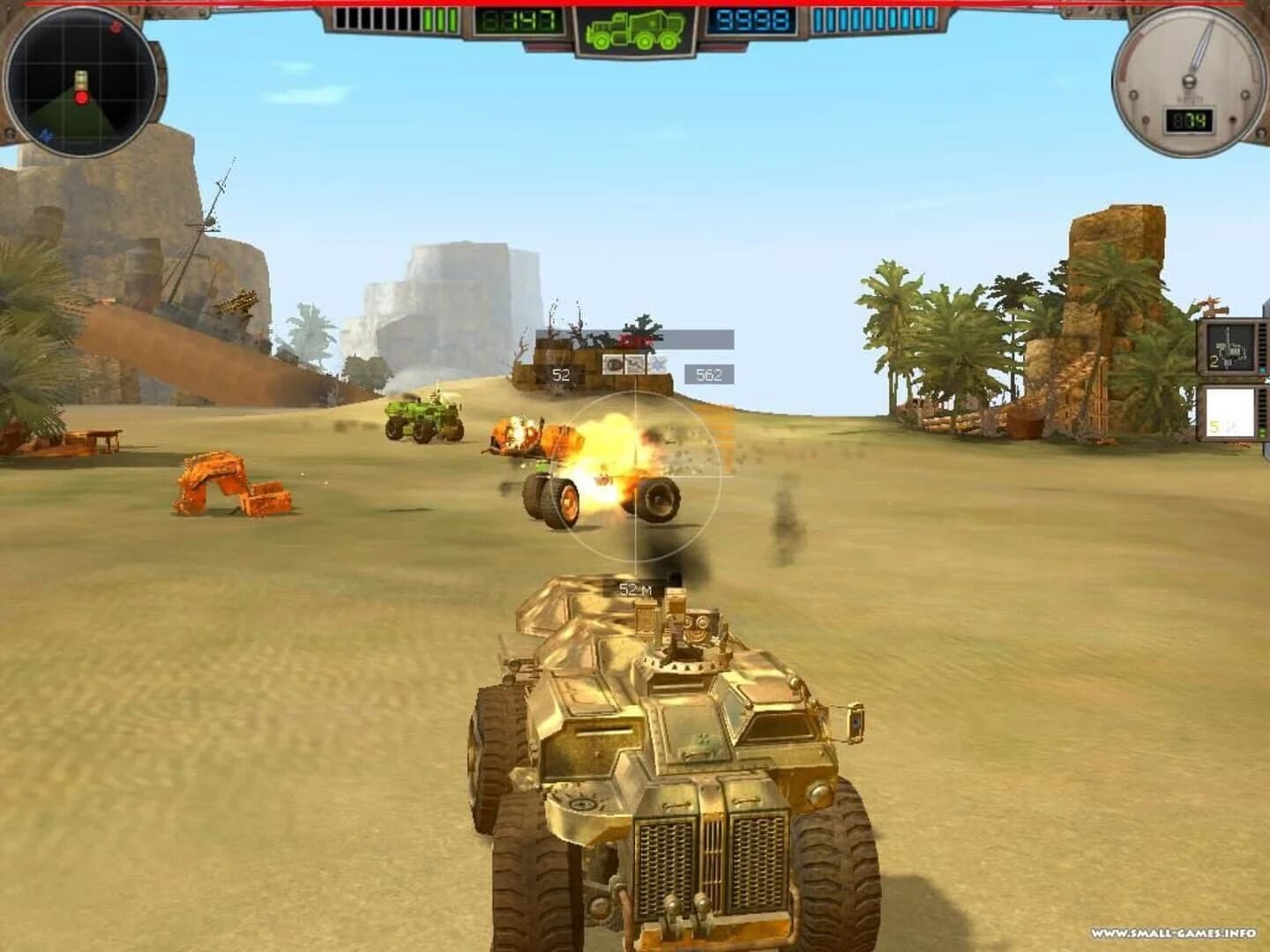Expand the enemy durability readout showing 562

709,374
